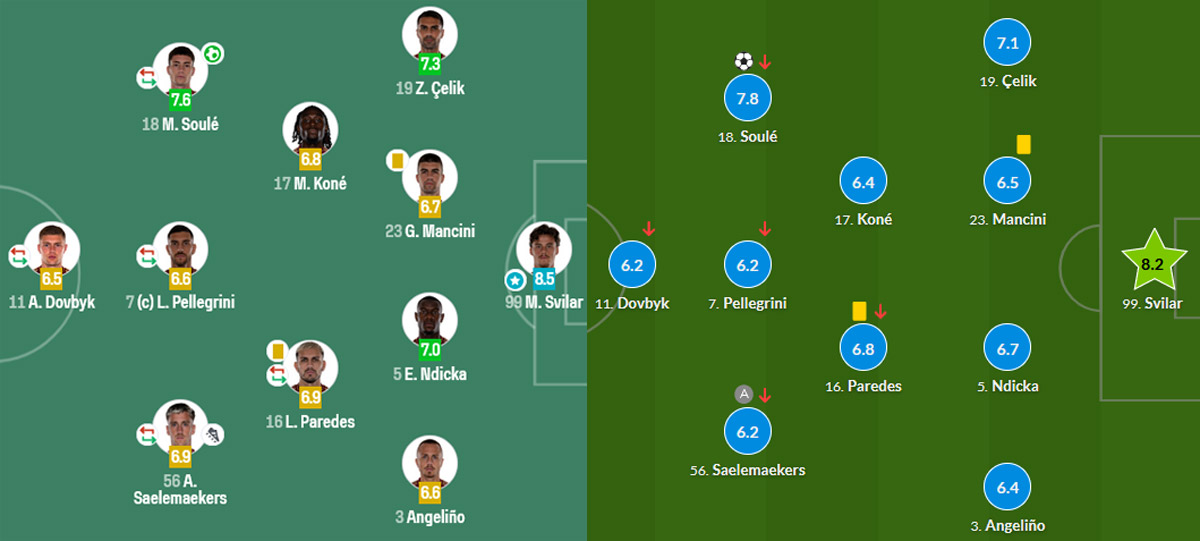Image resolution: width=1200 pixels, height=541 pixels.
Task: Choose captain L. Pellegrini's portrait
Action: point(180,247)
